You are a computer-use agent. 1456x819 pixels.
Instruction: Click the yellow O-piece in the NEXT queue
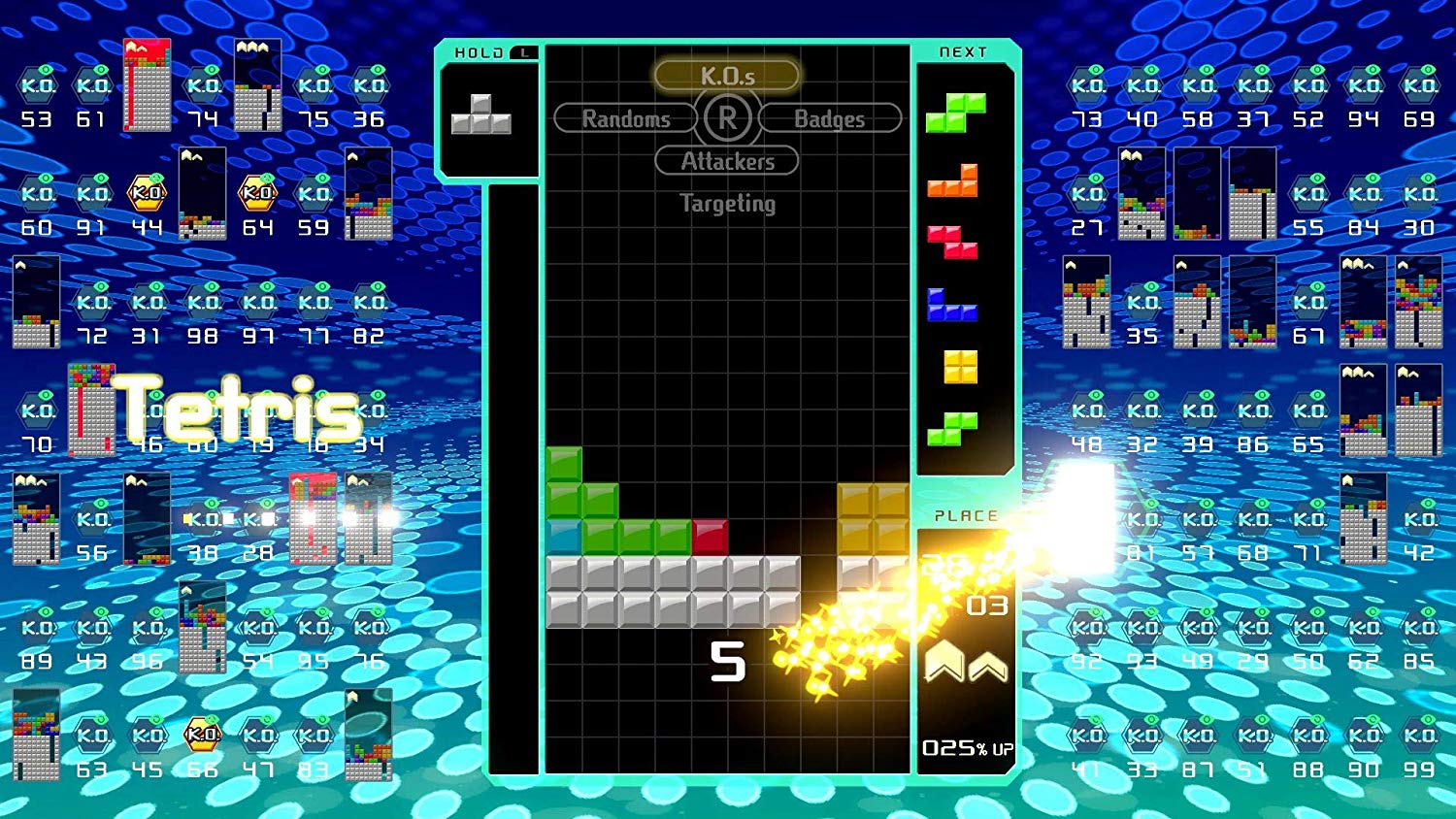click(x=959, y=367)
